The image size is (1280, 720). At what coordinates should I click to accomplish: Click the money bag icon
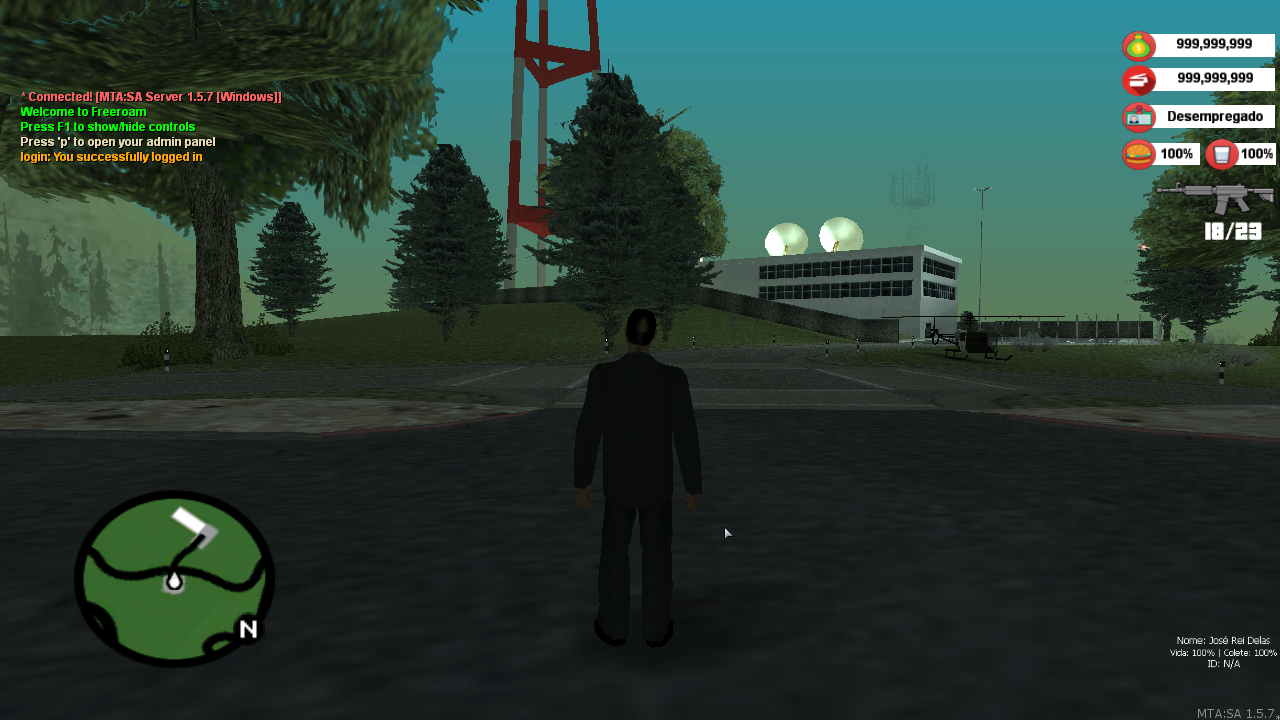(x=1138, y=44)
